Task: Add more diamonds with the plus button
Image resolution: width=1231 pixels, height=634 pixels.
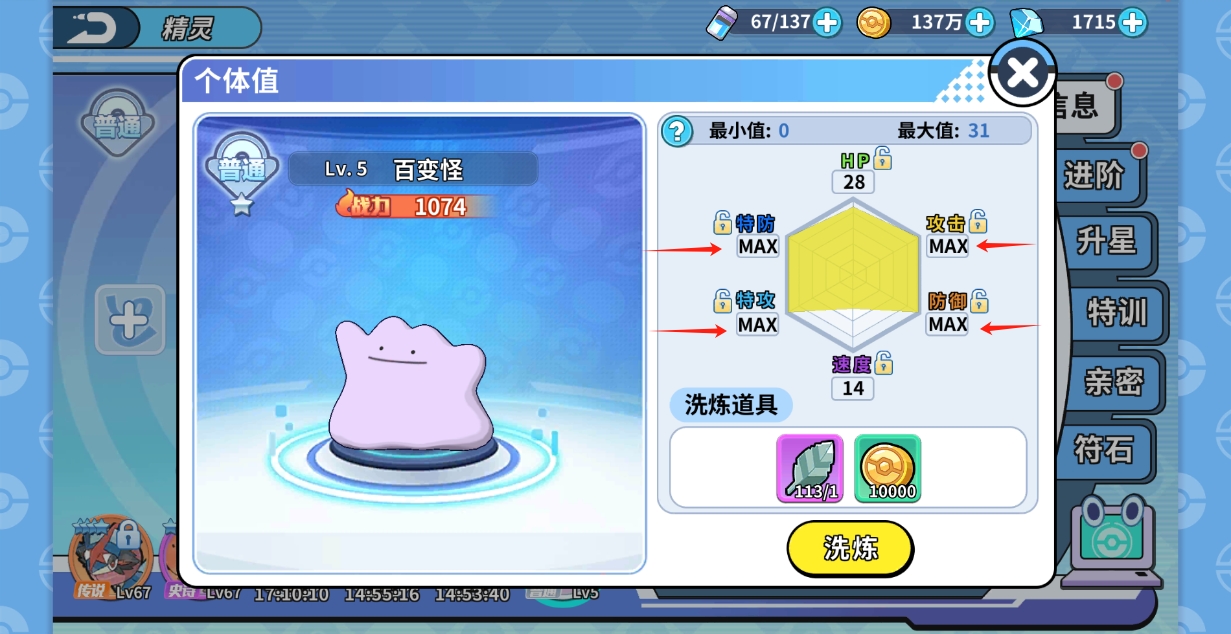Action: click(x=1132, y=22)
